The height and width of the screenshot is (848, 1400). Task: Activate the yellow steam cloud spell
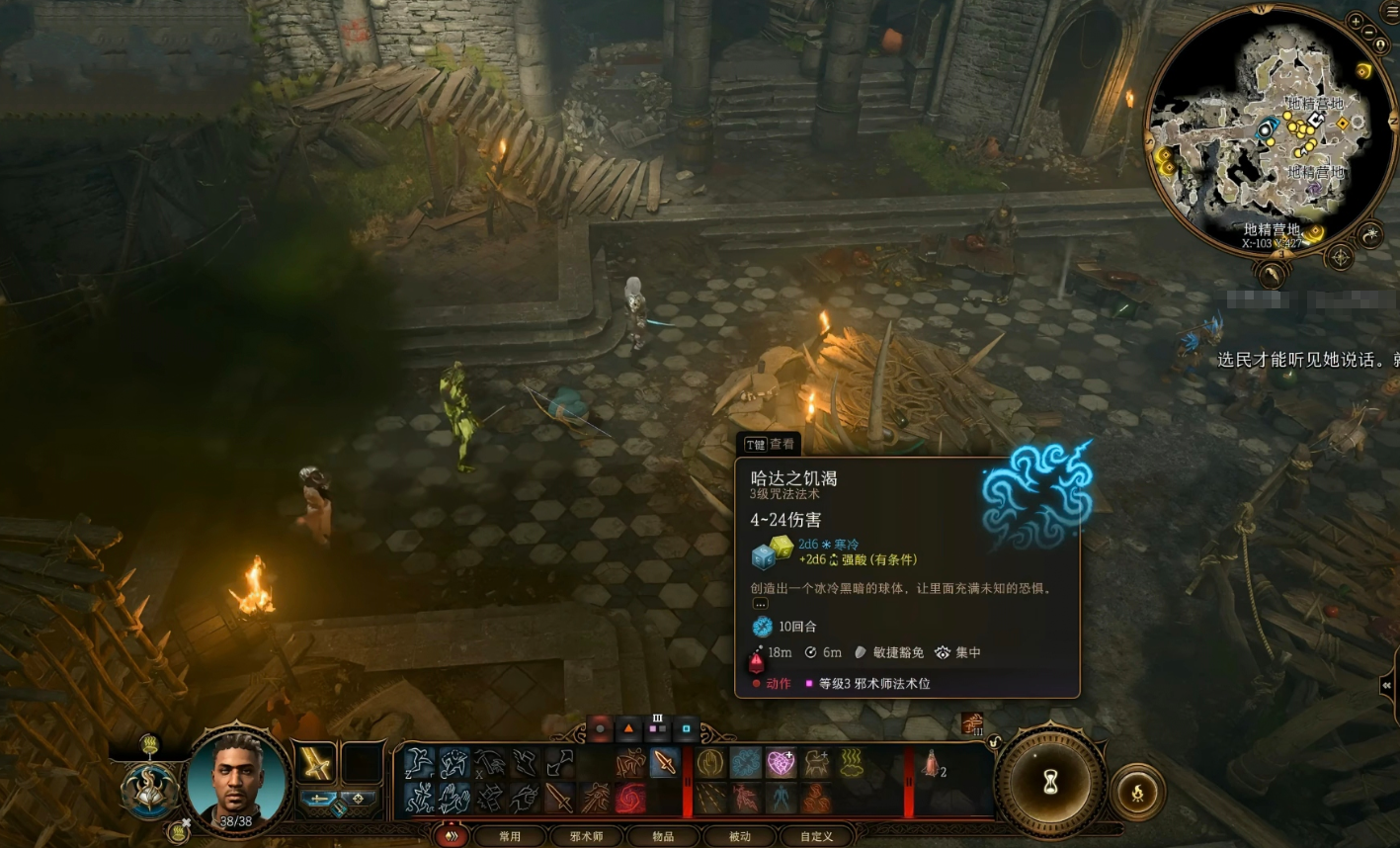(852, 762)
